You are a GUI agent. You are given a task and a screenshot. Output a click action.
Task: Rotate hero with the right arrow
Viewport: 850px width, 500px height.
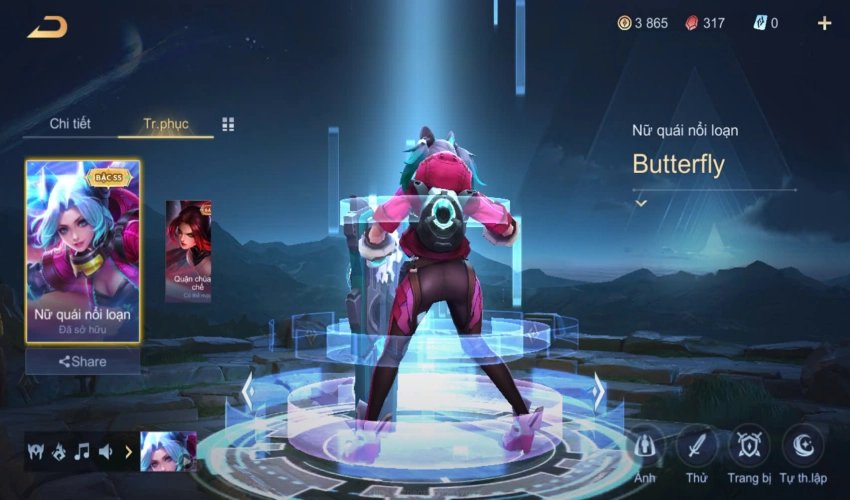(598, 391)
